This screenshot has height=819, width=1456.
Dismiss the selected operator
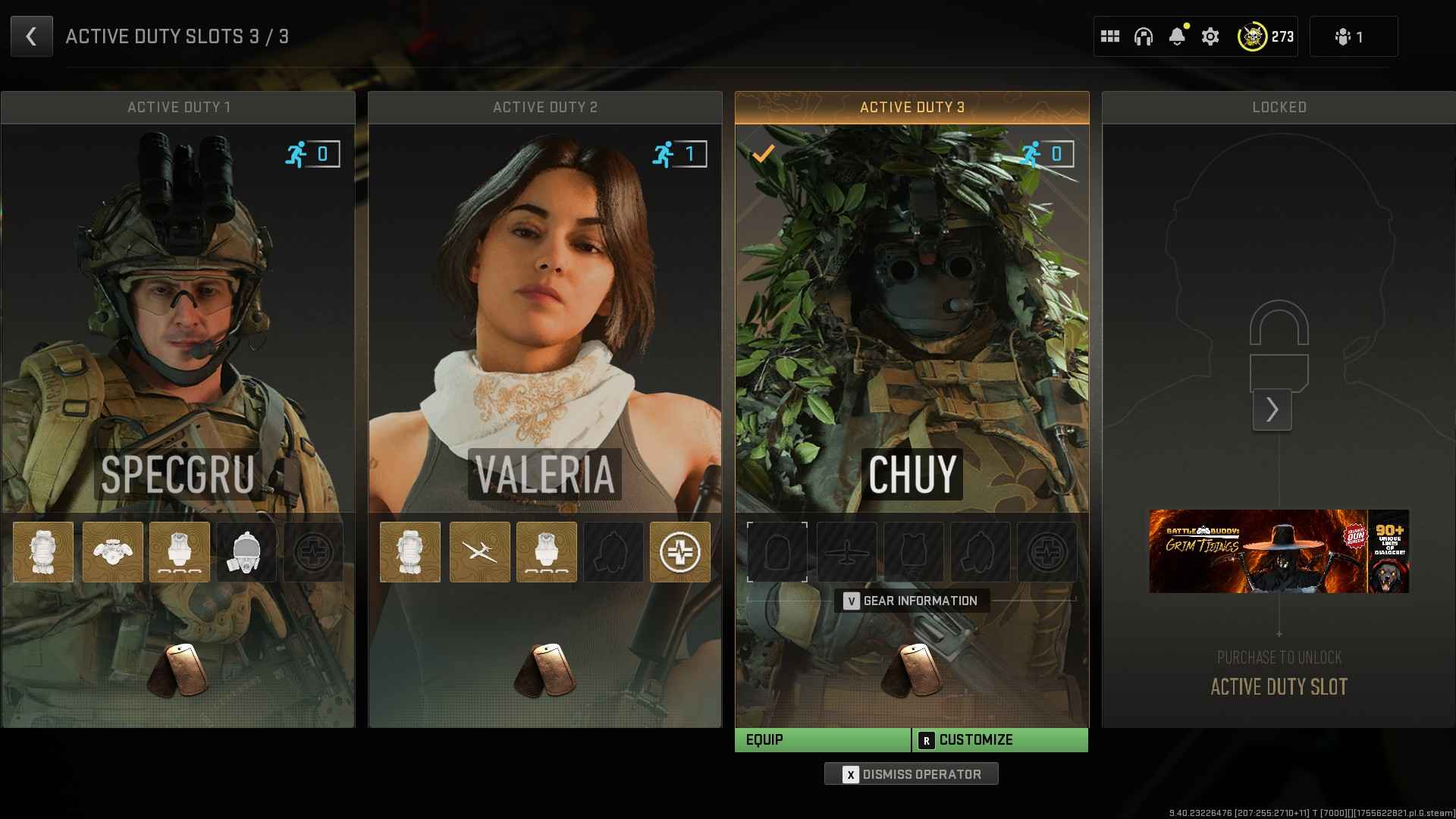[912, 774]
